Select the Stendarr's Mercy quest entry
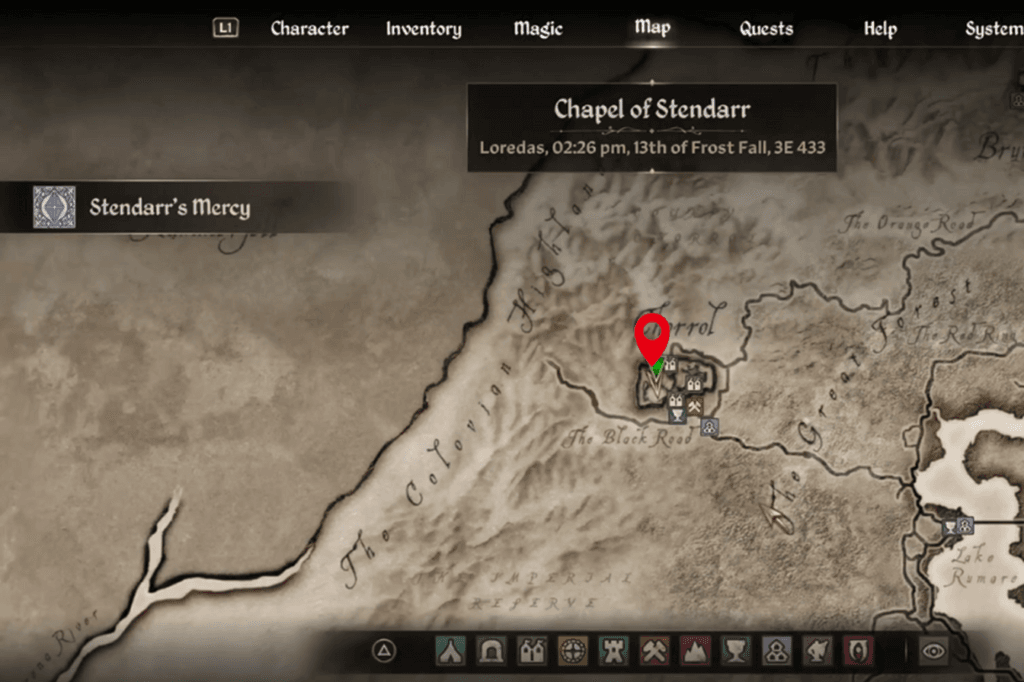The width and height of the screenshot is (1024, 682). (x=169, y=208)
